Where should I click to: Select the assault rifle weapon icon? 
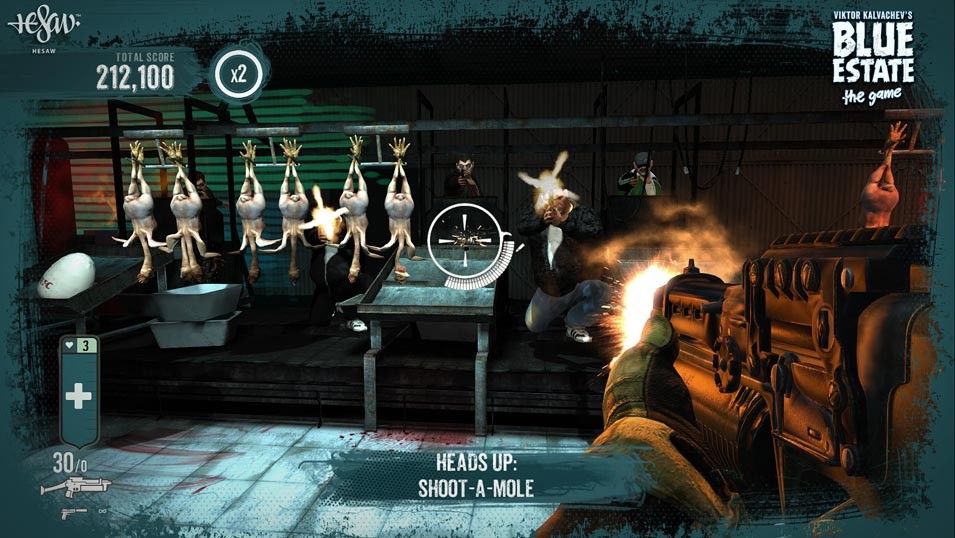point(75,487)
